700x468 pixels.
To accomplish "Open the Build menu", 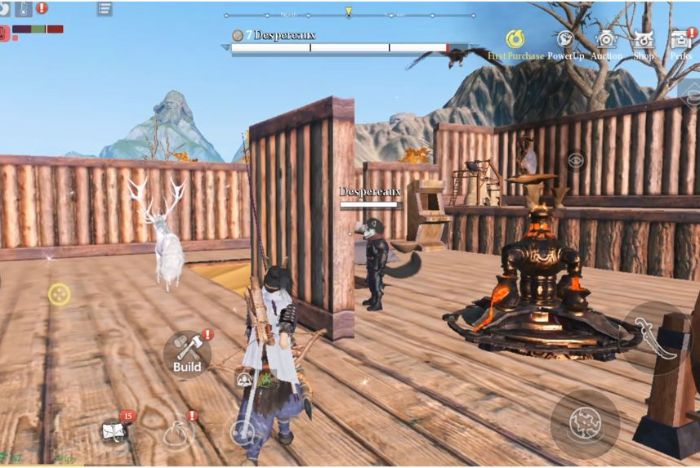I will coord(187,352).
